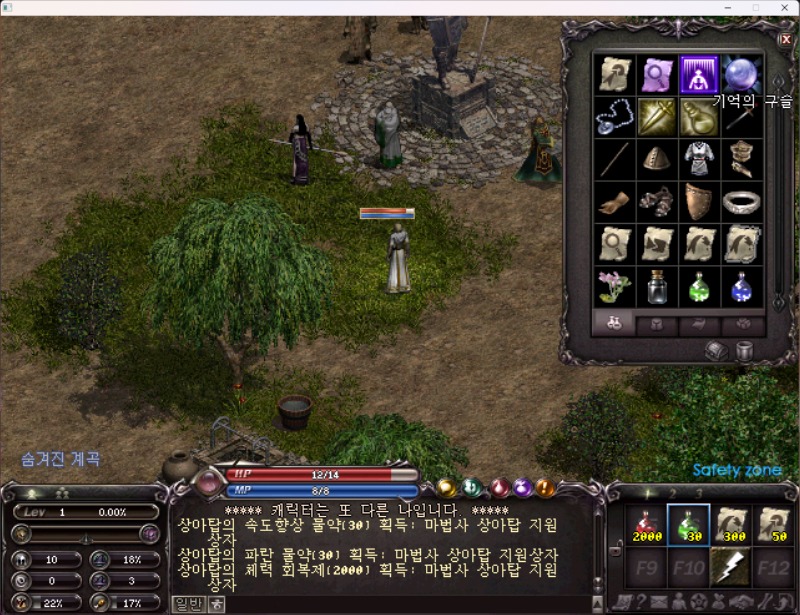The height and width of the screenshot is (615, 800).
Task: Open the party tab in status panel
Action: [63, 493]
